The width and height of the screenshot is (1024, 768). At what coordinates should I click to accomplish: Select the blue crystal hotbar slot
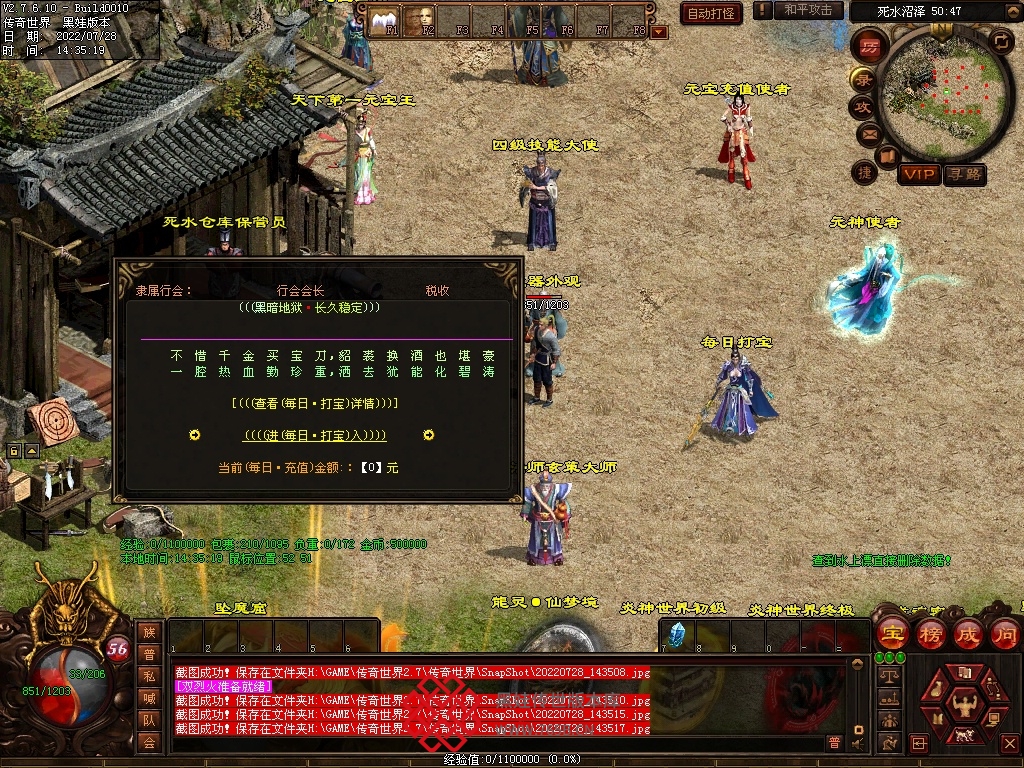pos(677,634)
